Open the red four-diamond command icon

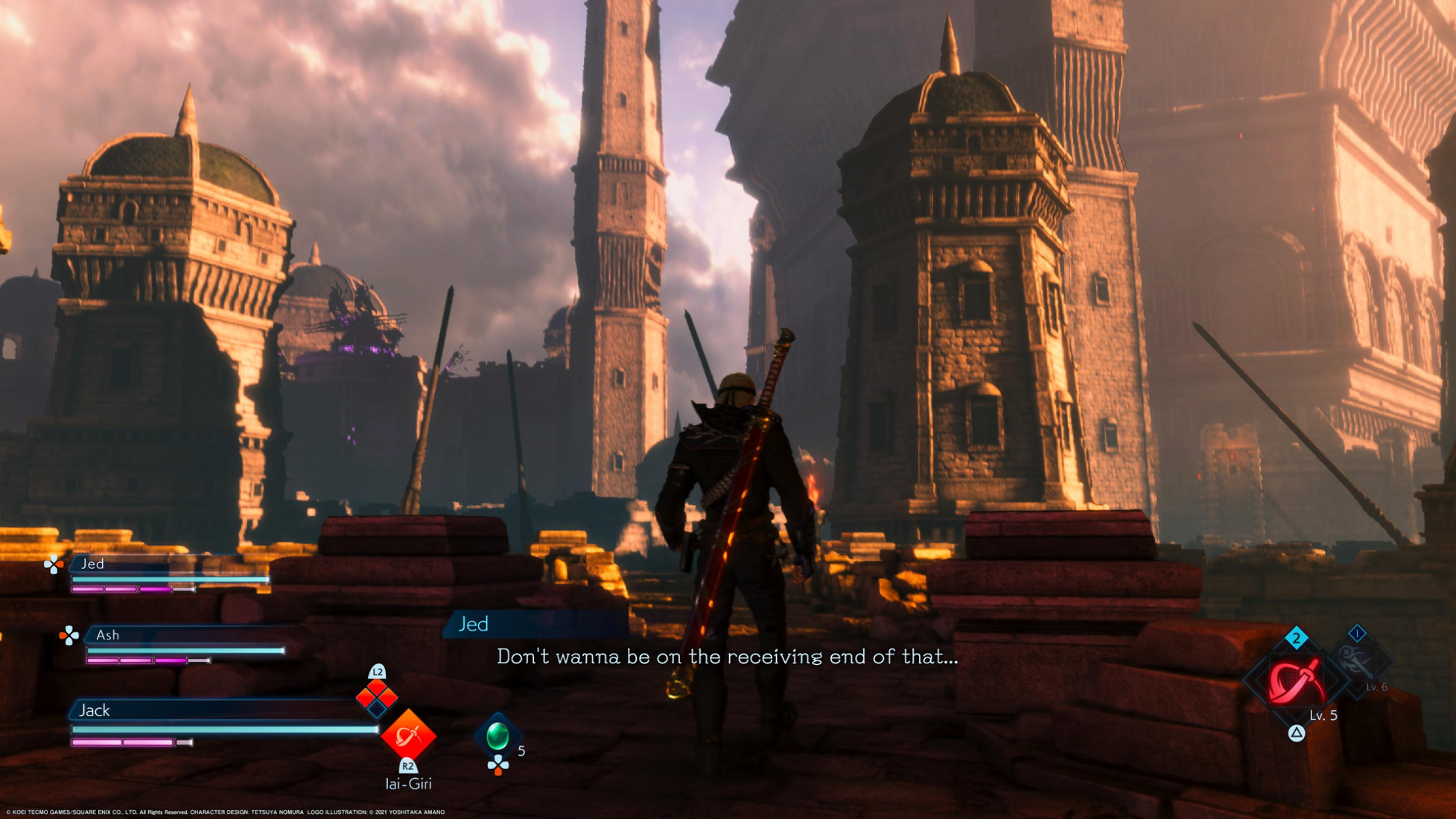coord(377,698)
